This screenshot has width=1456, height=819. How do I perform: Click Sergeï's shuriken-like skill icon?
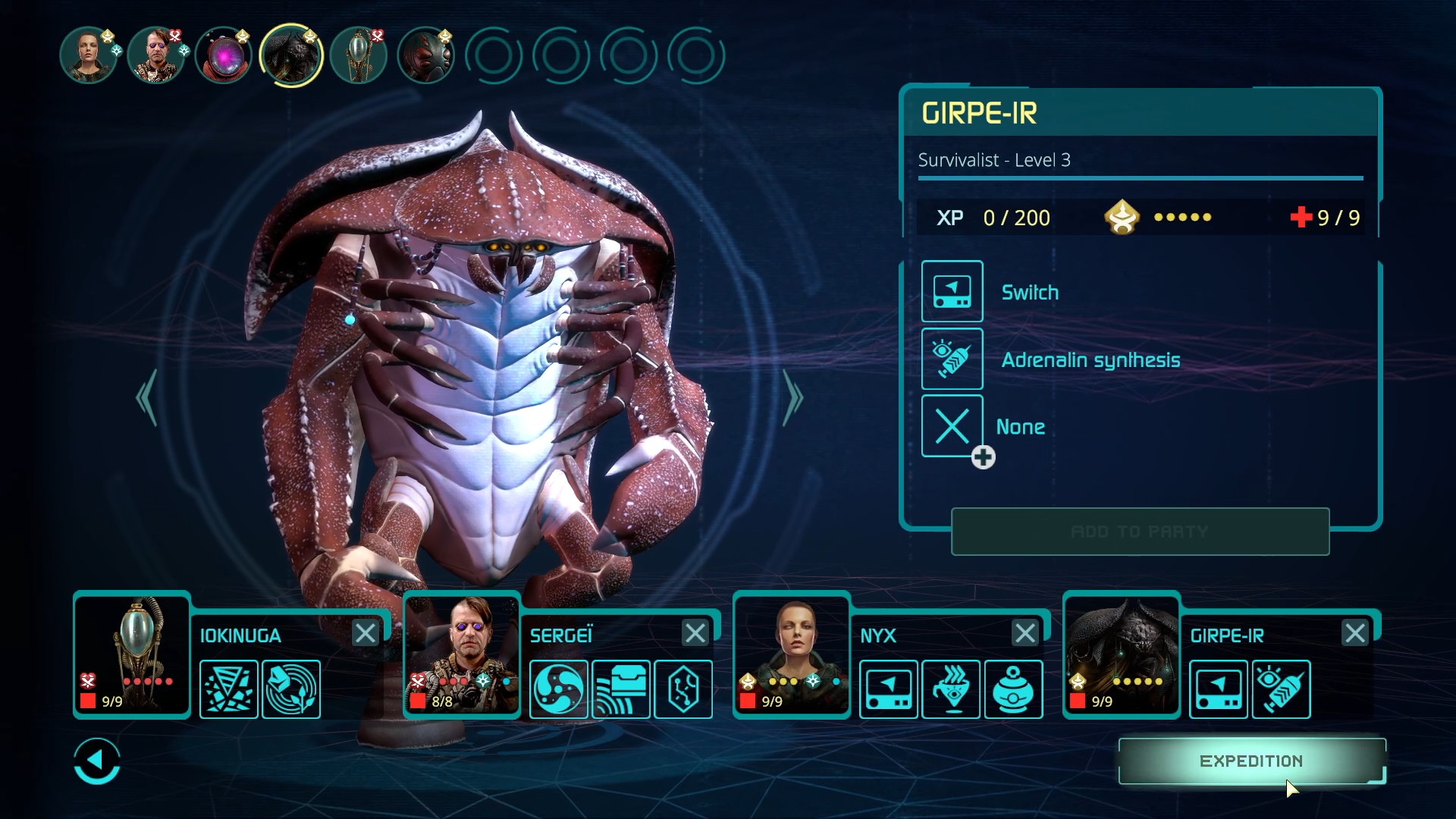click(x=559, y=689)
